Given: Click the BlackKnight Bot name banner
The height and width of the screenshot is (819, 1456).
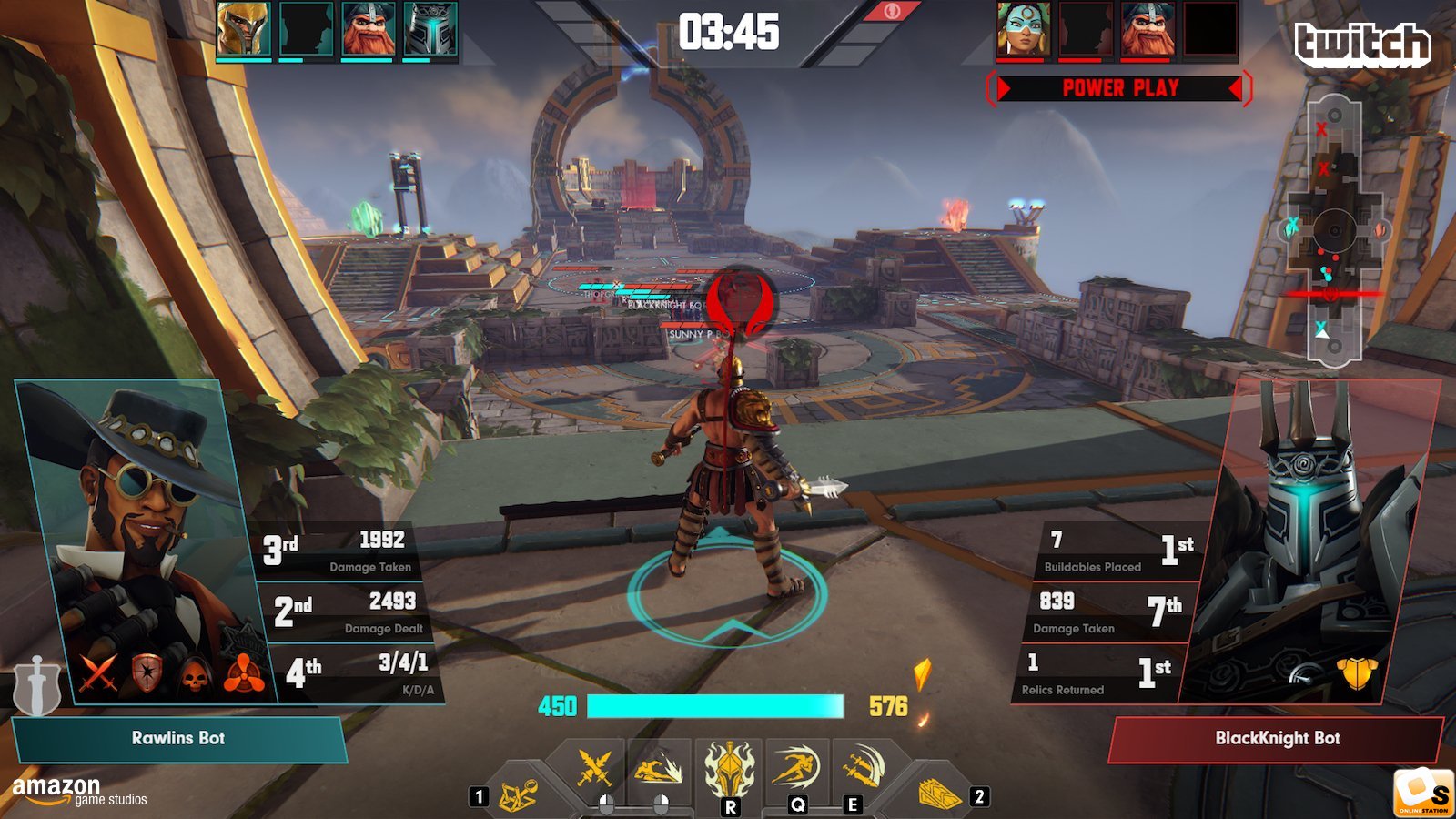Looking at the screenshot, I should [1277, 738].
